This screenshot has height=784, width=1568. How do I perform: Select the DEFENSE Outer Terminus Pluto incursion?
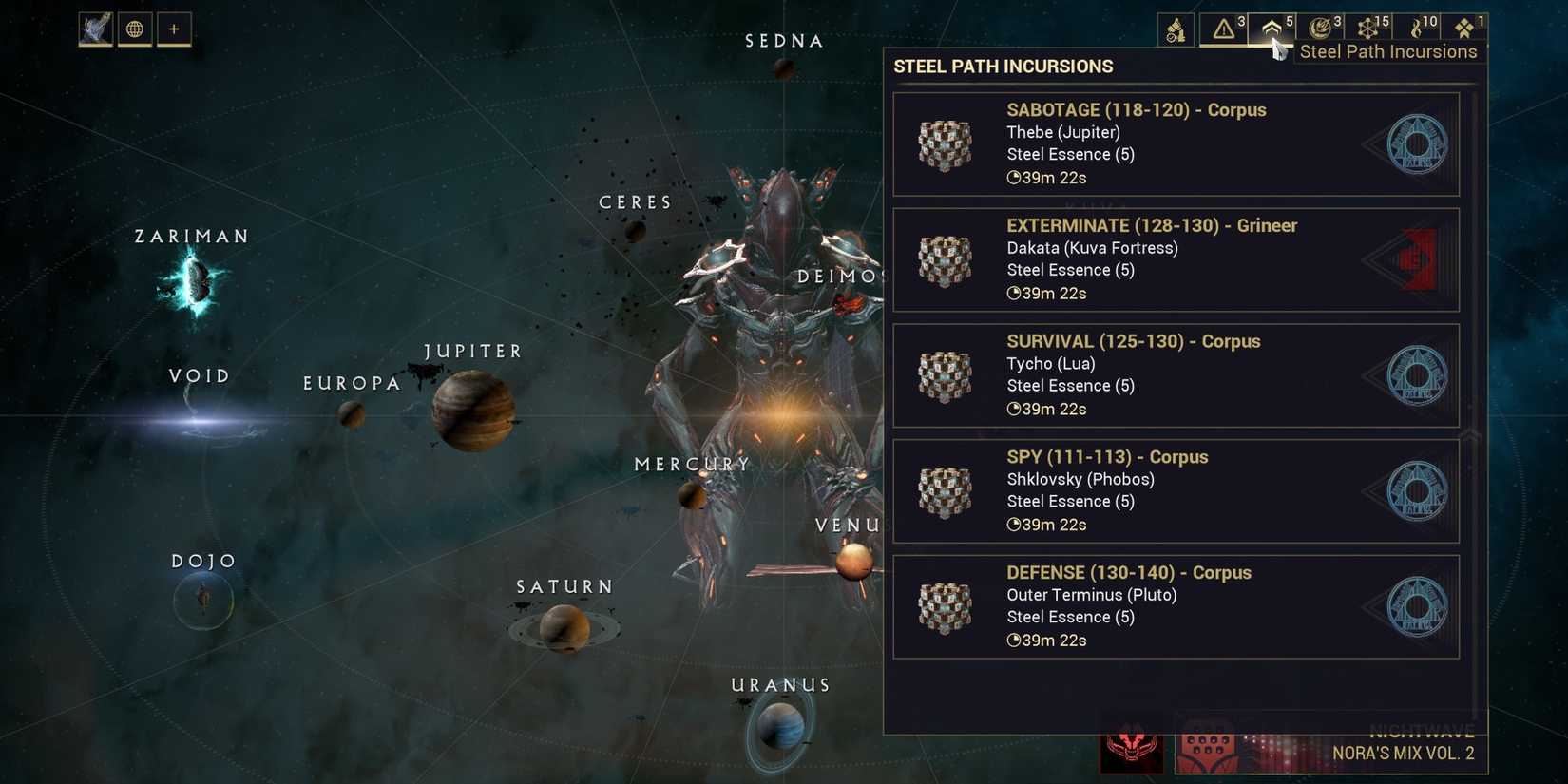coord(1176,606)
